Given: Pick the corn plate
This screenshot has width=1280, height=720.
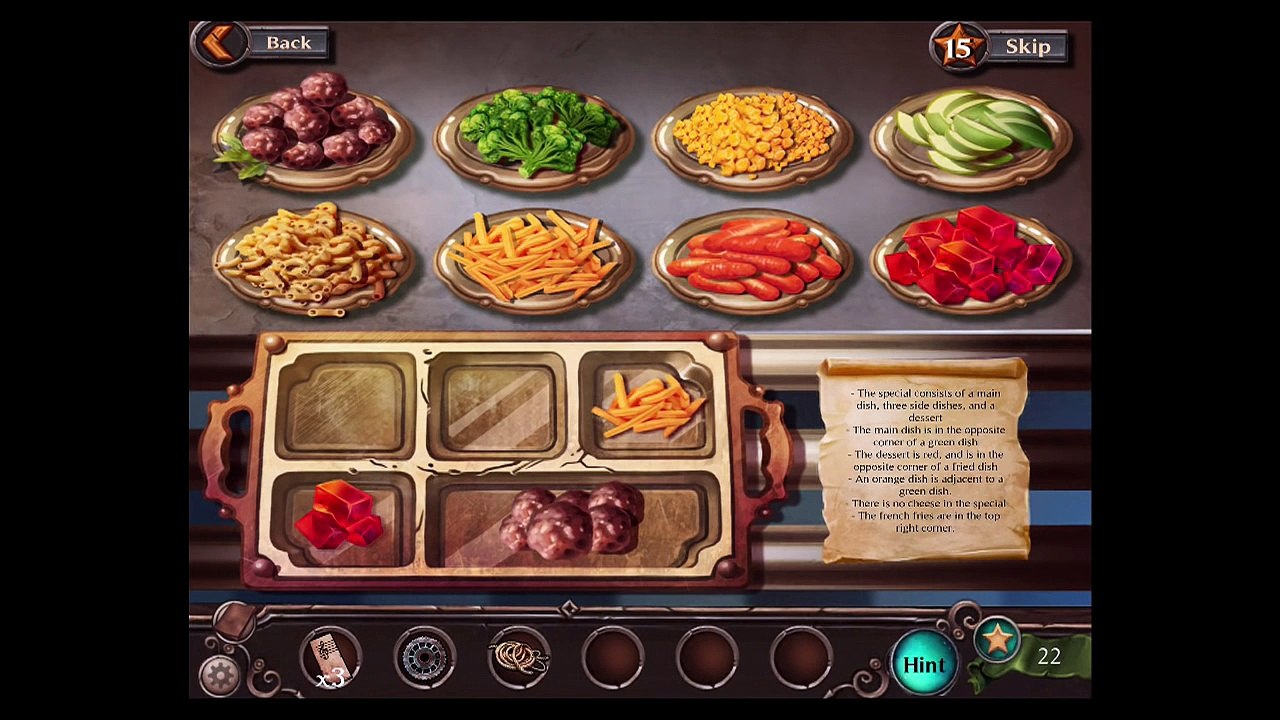Looking at the screenshot, I should click(x=752, y=133).
